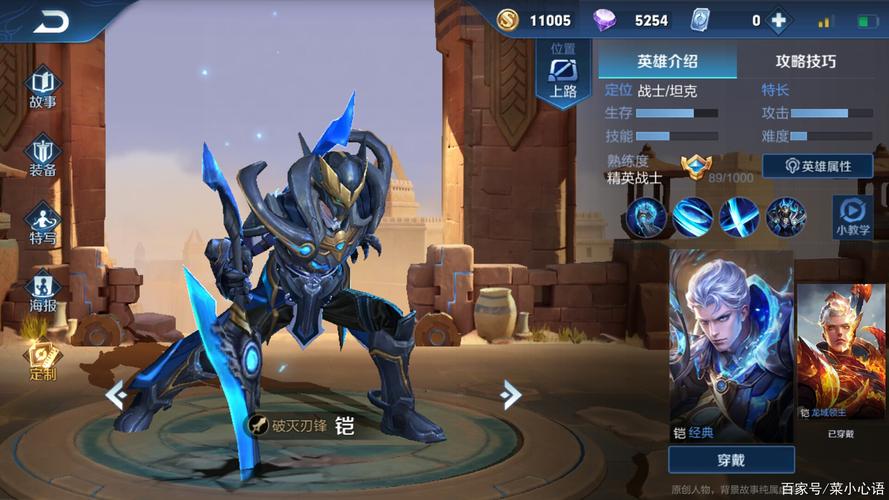This screenshot has width=889, height=500.
Task: Switch to the 攻略技巧 tab
Action: tap(805, 61)
